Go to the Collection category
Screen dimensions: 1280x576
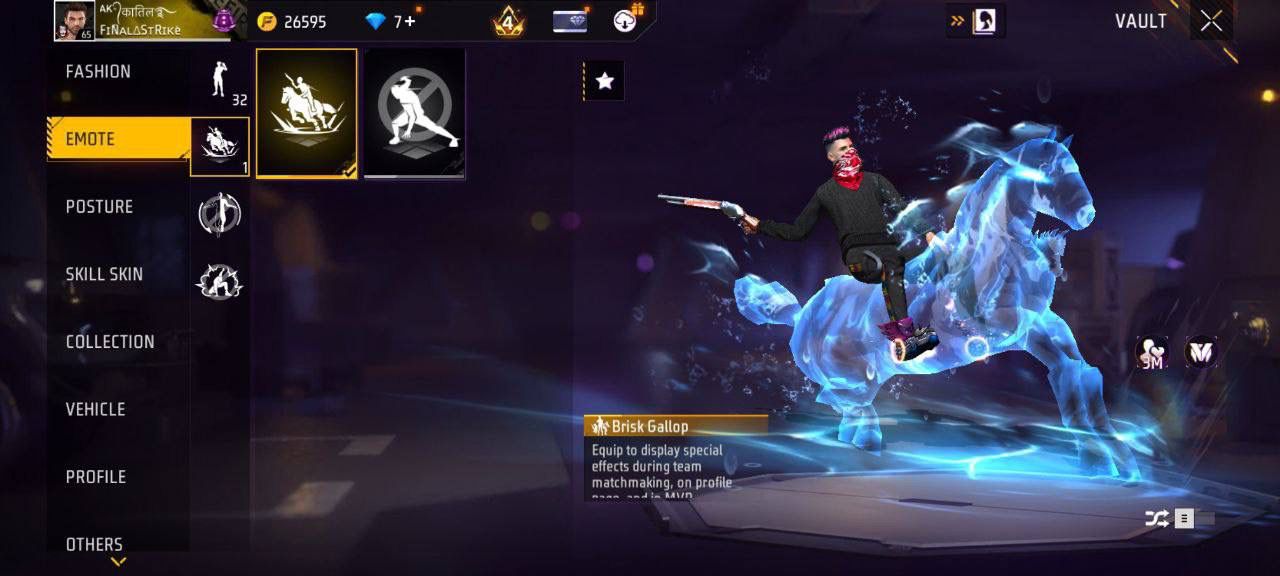[110, 342]
